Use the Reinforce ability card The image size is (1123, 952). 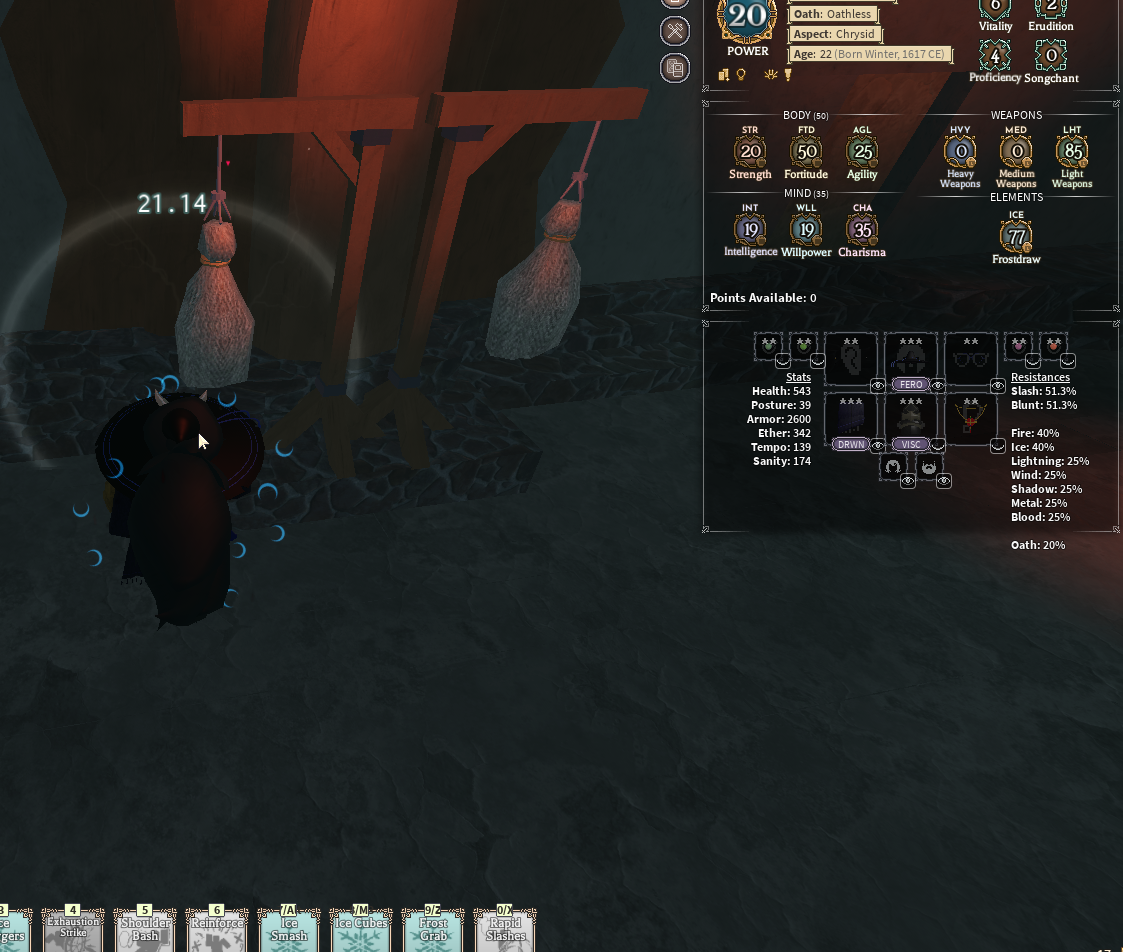(x=217, y=932)
